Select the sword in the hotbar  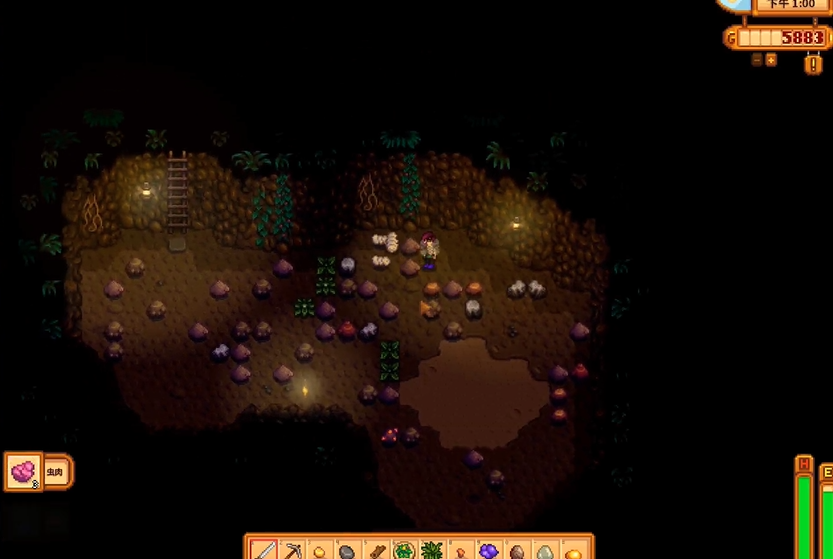pos(264,550)
